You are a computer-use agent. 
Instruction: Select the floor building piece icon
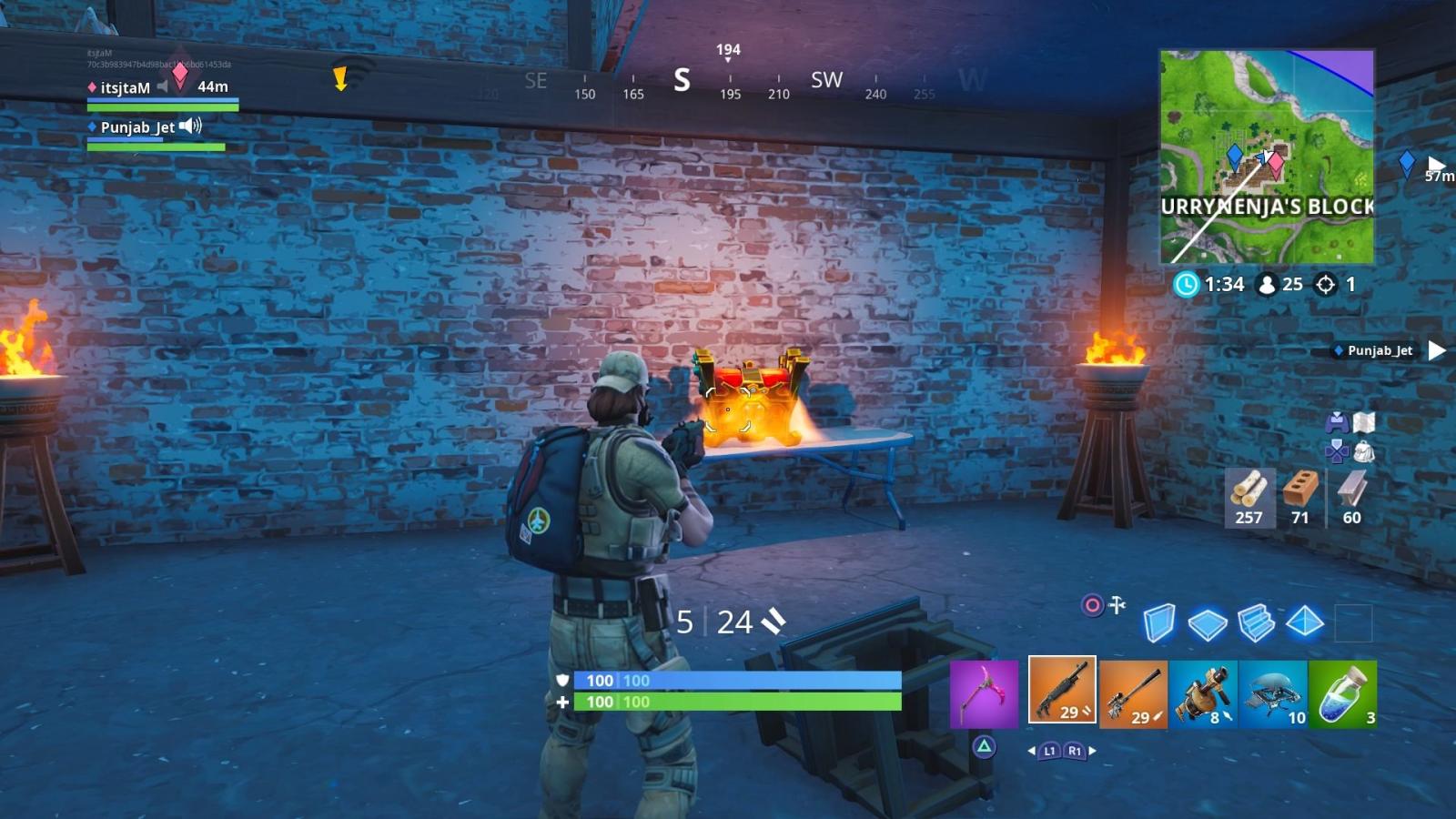(1207, 622)
